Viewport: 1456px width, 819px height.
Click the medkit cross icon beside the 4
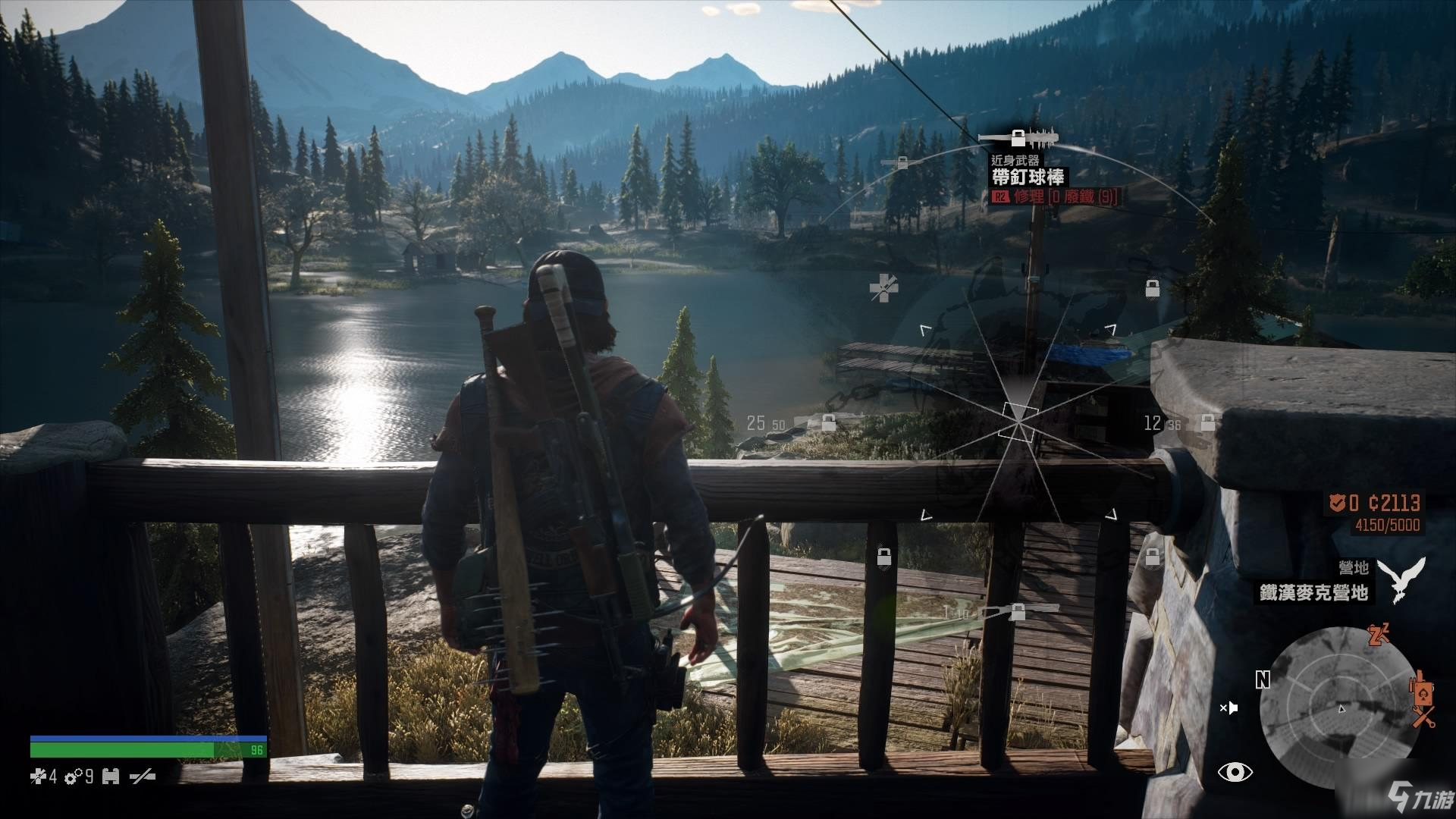point(38,777)
